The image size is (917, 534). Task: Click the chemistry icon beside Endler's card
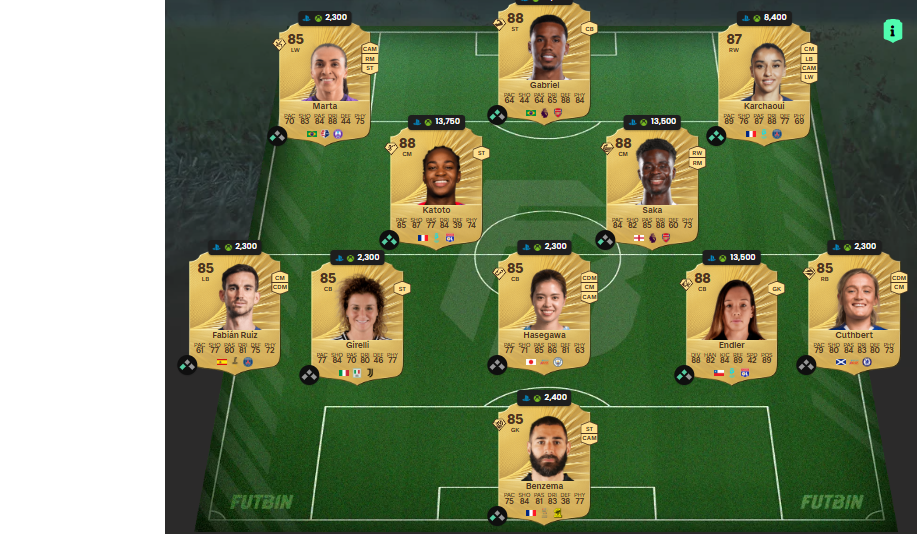point(684,374)
